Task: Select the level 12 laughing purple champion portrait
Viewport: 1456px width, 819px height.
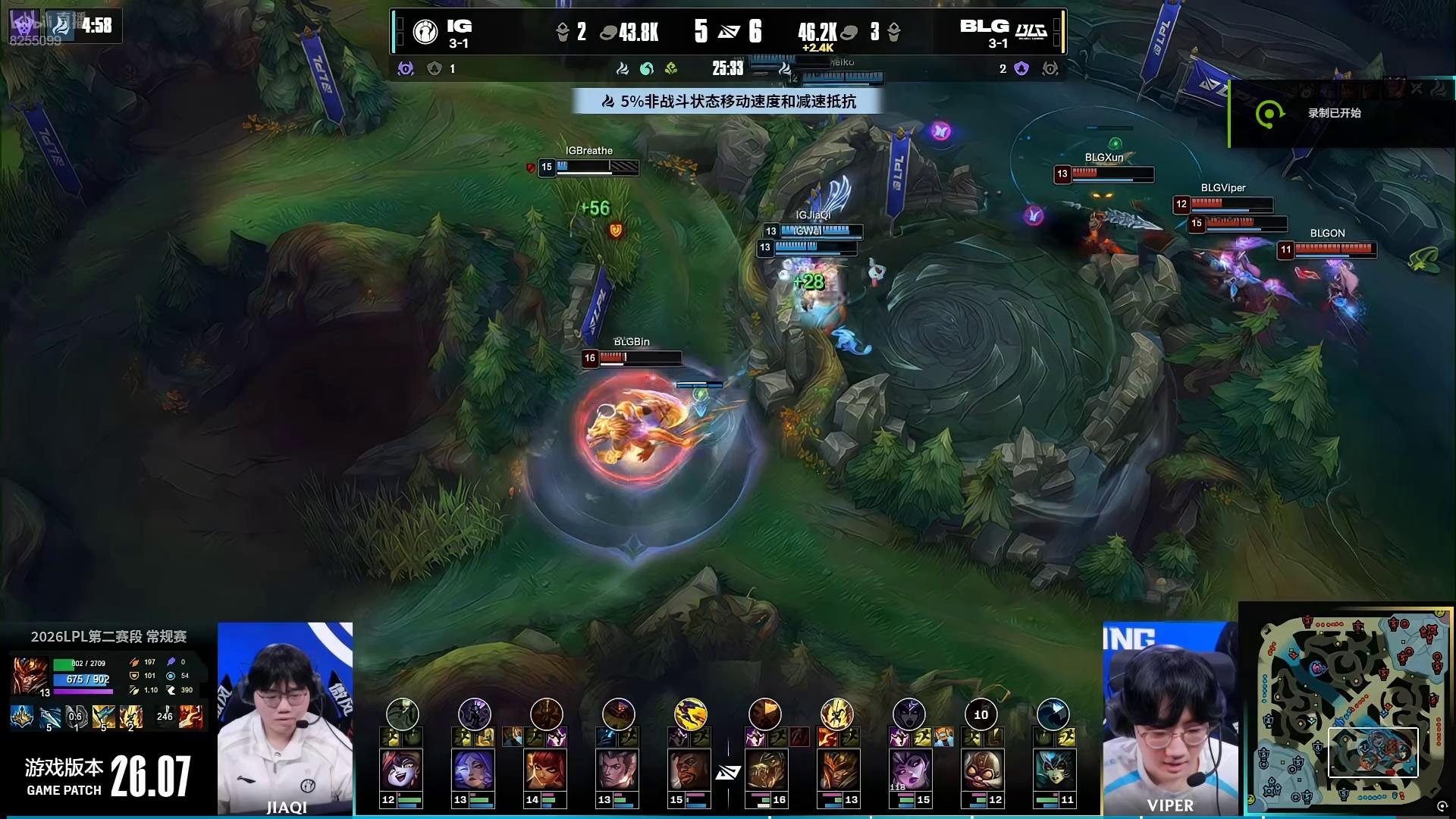Action: pos(401,770)
